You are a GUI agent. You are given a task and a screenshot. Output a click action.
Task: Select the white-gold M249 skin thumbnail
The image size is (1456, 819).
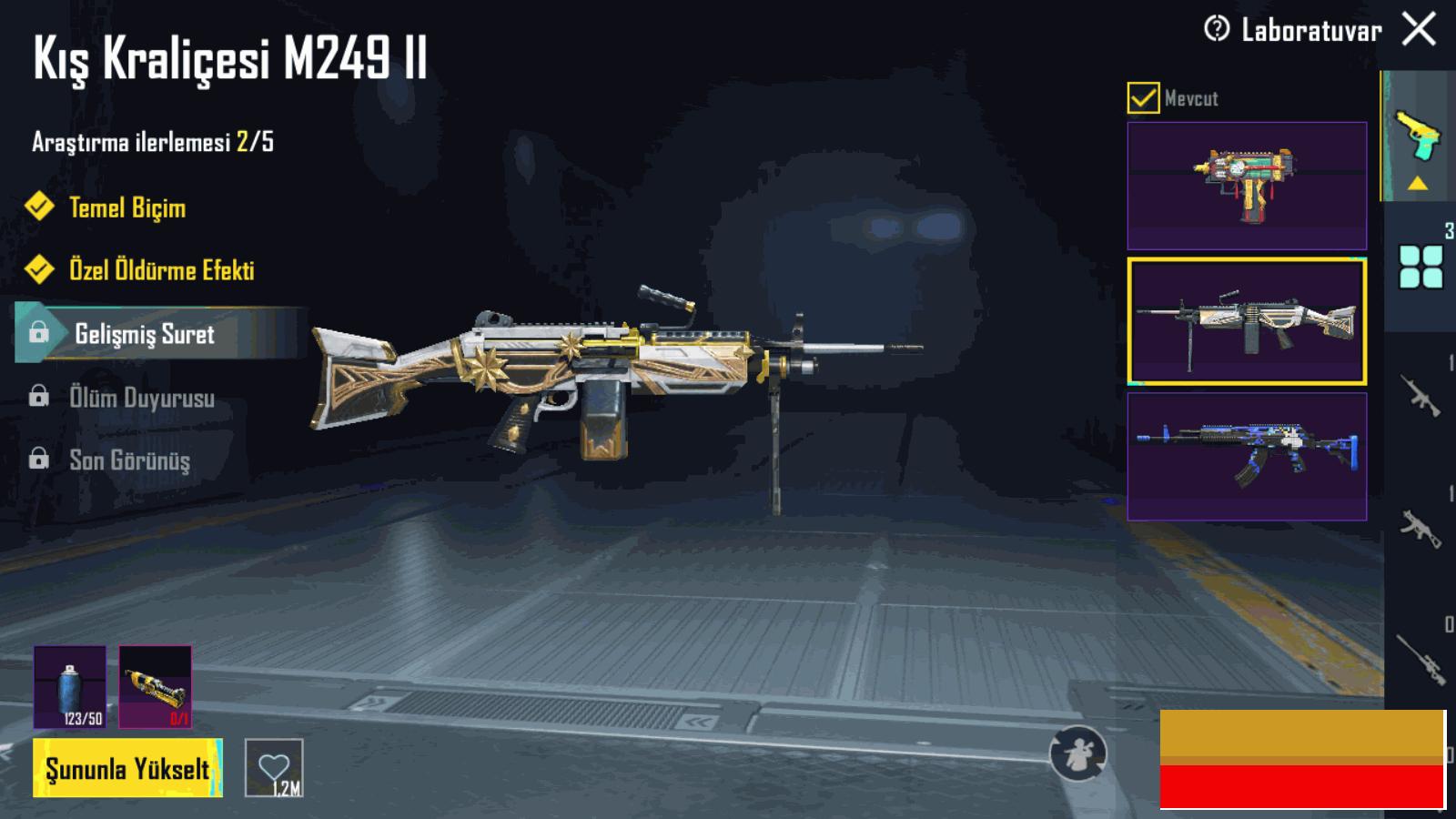pyautogui.click(x=1247, y=321)
